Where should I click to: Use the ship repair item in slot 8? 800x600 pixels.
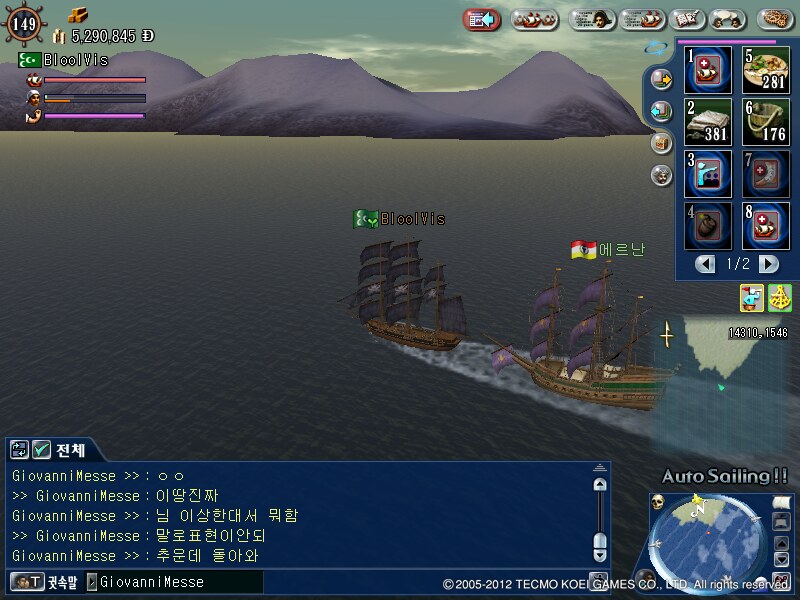pos(766,226)
